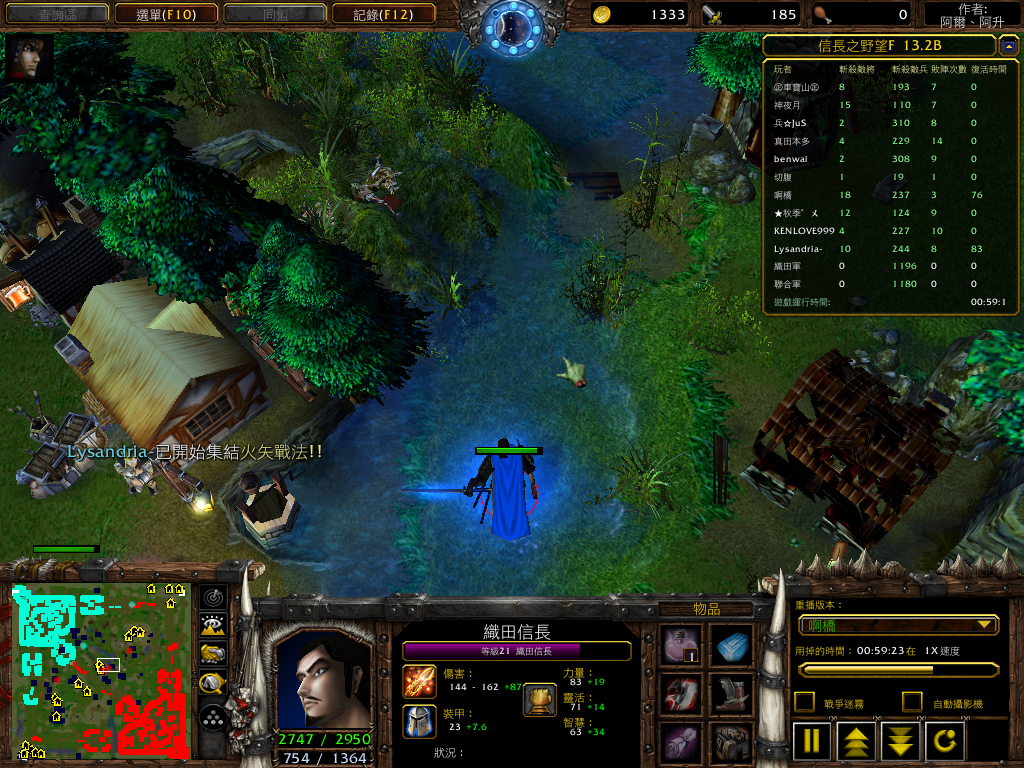Screen dimensions: 1024x768
Task: Collapse the scoreboard with its arrow button
Action: click(1008, 46)
